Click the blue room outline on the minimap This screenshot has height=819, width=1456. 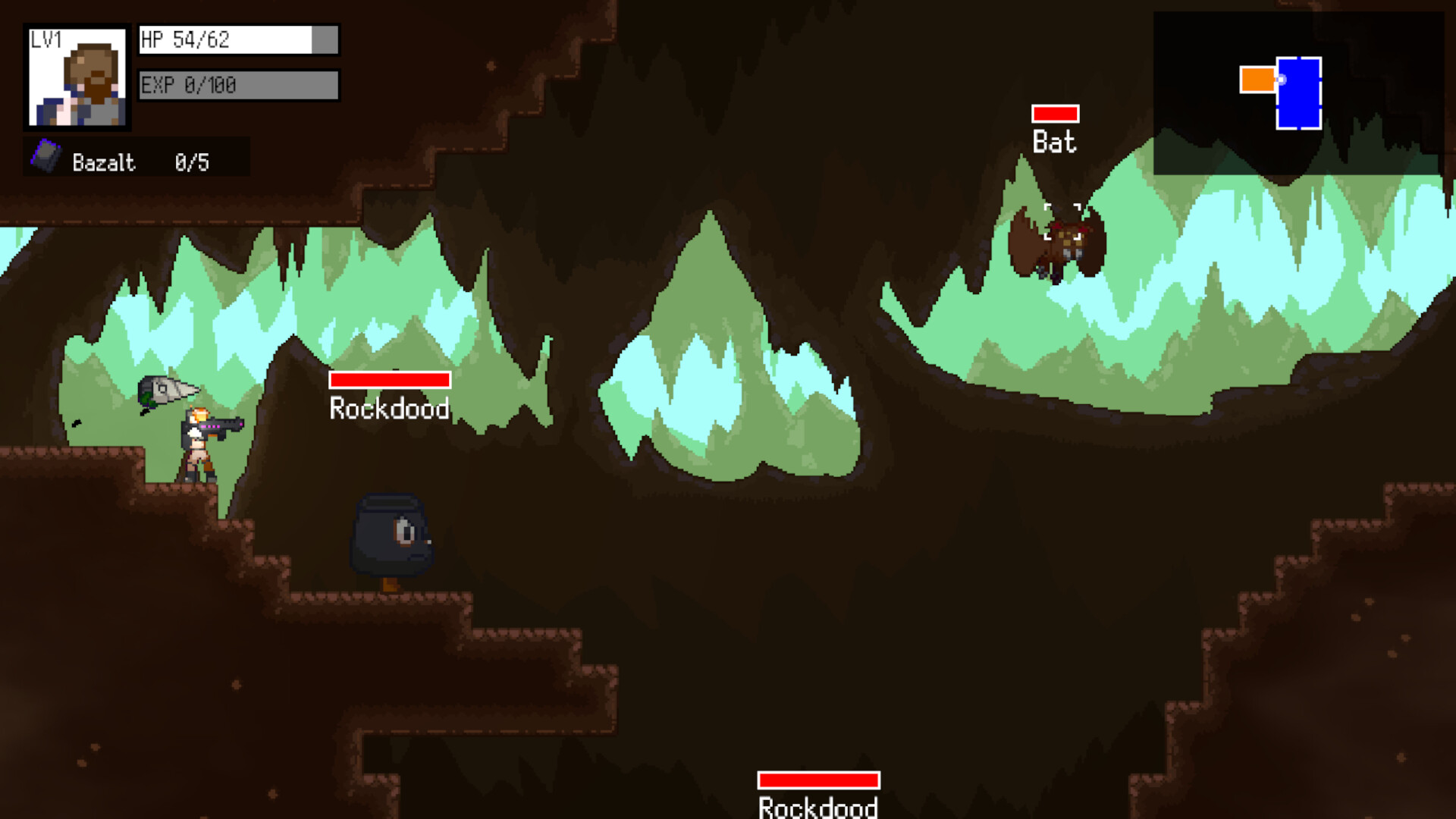tap(1298, 92)
